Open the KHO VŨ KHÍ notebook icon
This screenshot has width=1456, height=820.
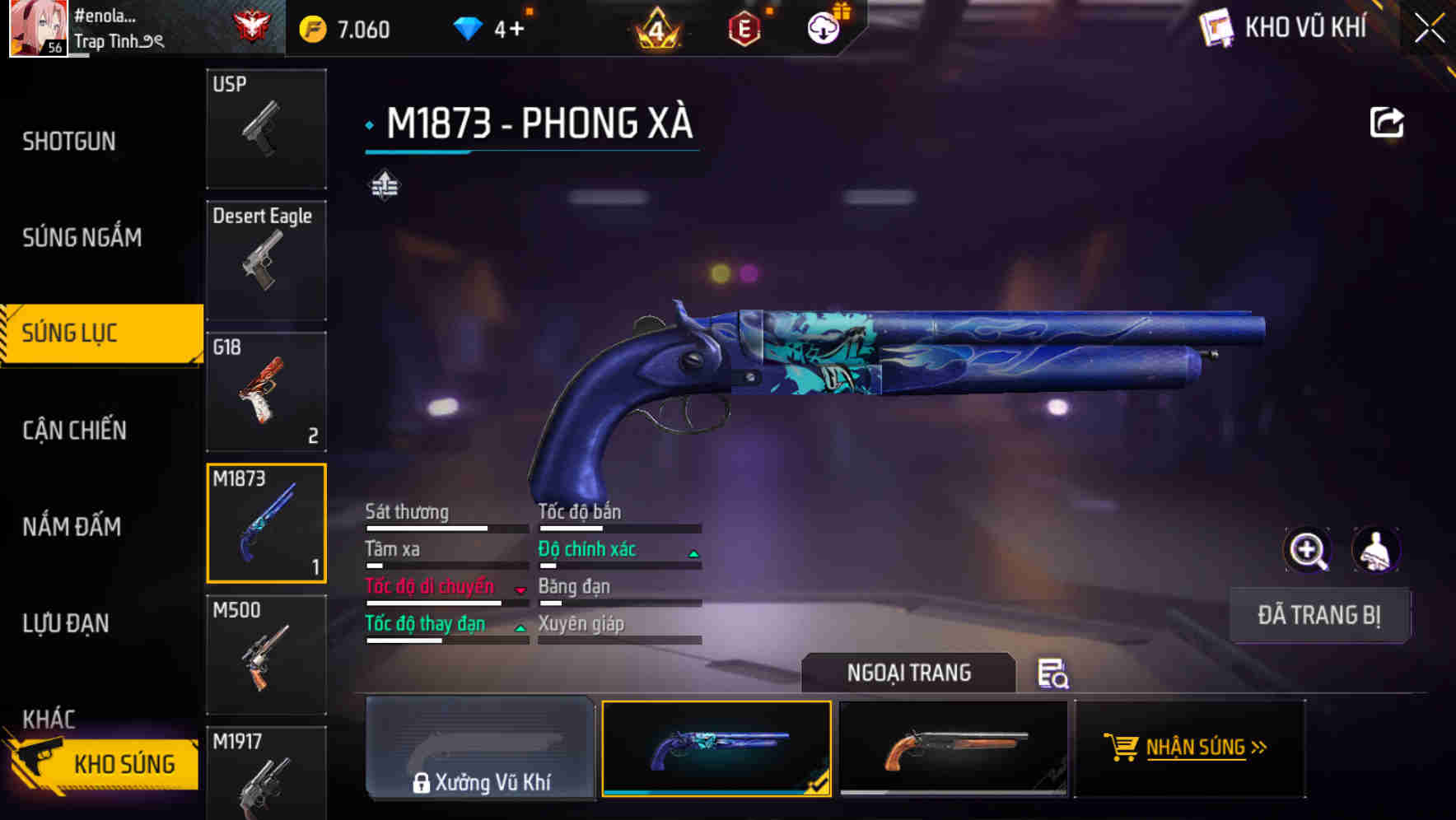coord(1215,27)
